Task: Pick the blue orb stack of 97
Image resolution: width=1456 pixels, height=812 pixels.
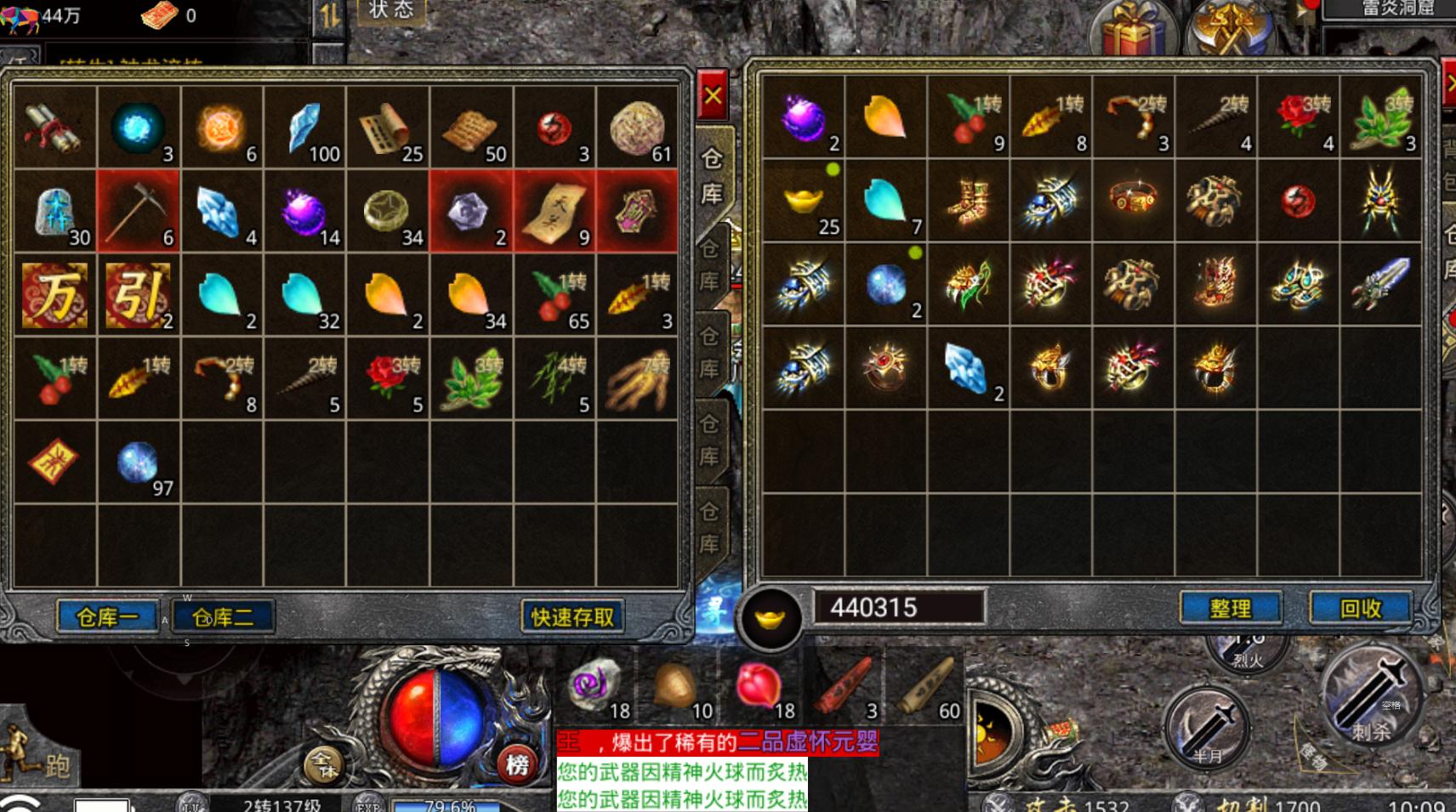Action: click(x=139, y=463)
